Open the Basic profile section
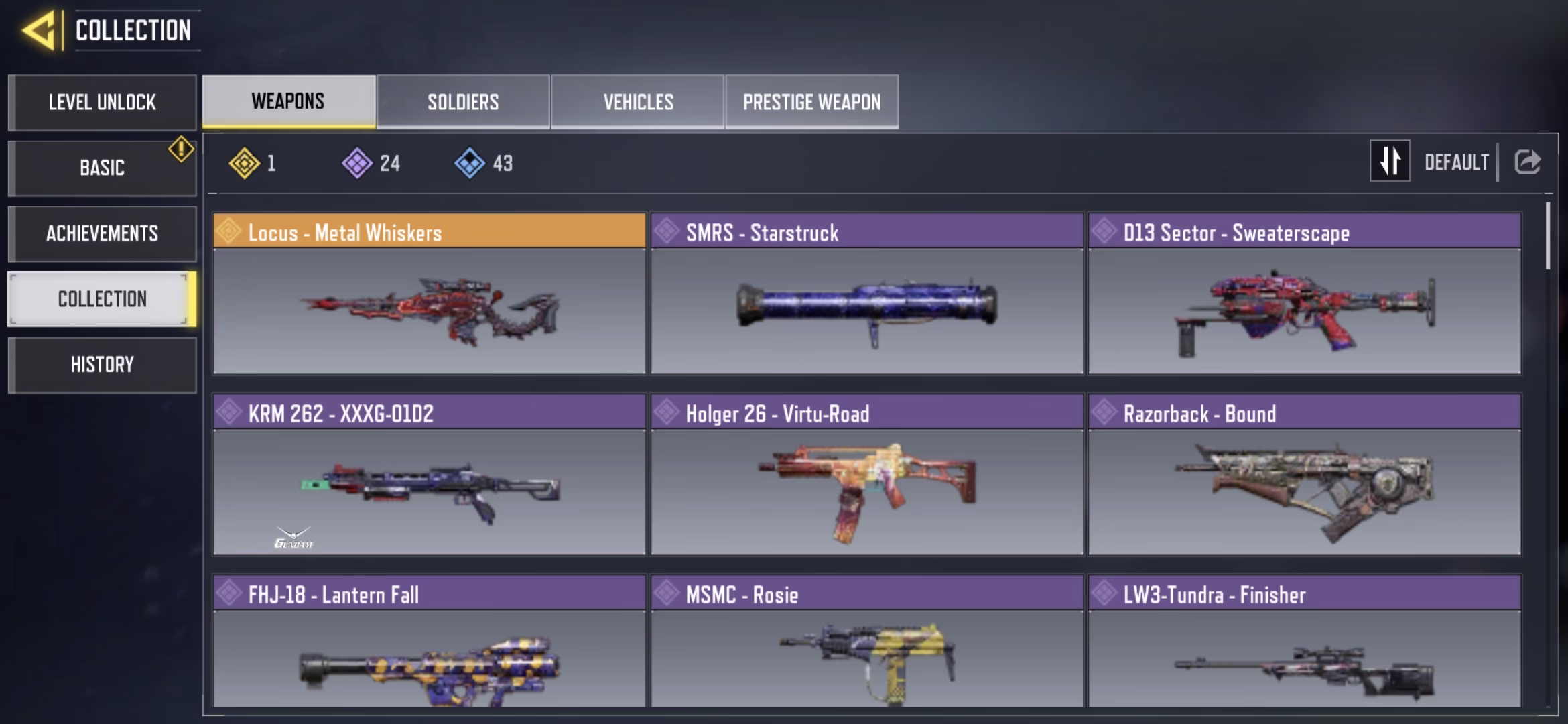 (x=102, y=168)
